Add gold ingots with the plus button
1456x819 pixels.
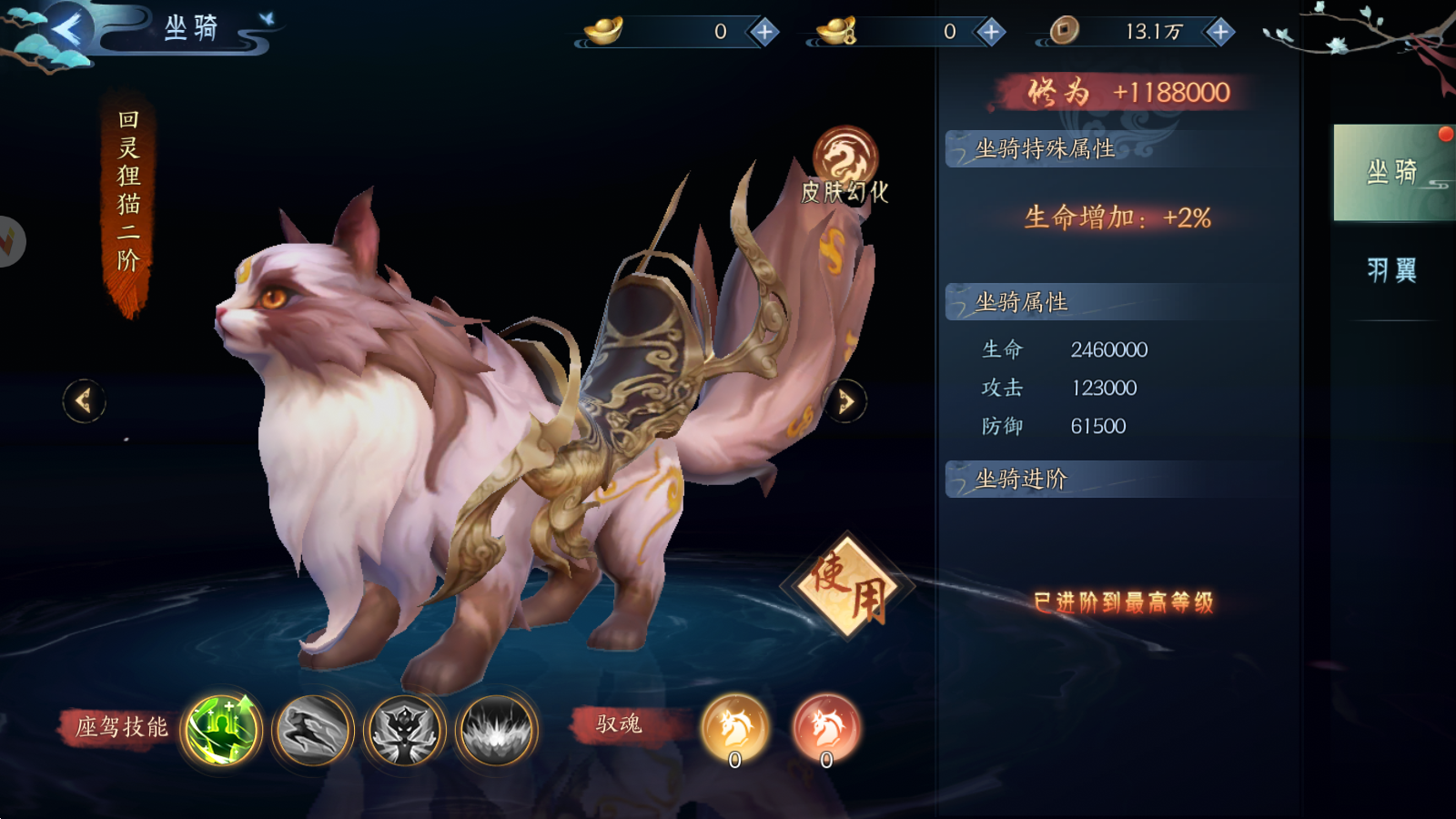[x=764, y=33]
